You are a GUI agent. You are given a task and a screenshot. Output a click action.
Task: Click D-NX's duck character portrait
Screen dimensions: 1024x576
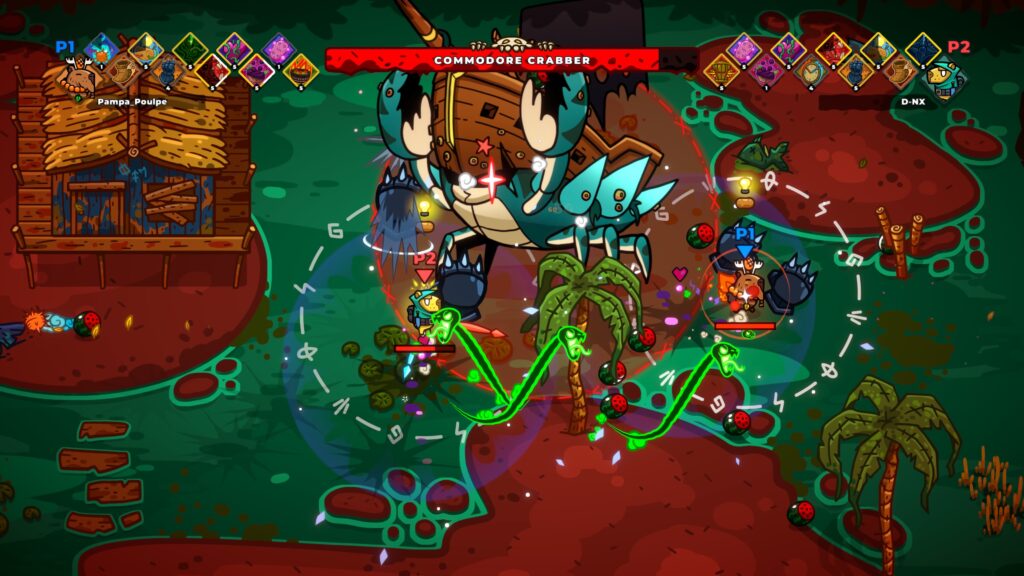point(942,79)
